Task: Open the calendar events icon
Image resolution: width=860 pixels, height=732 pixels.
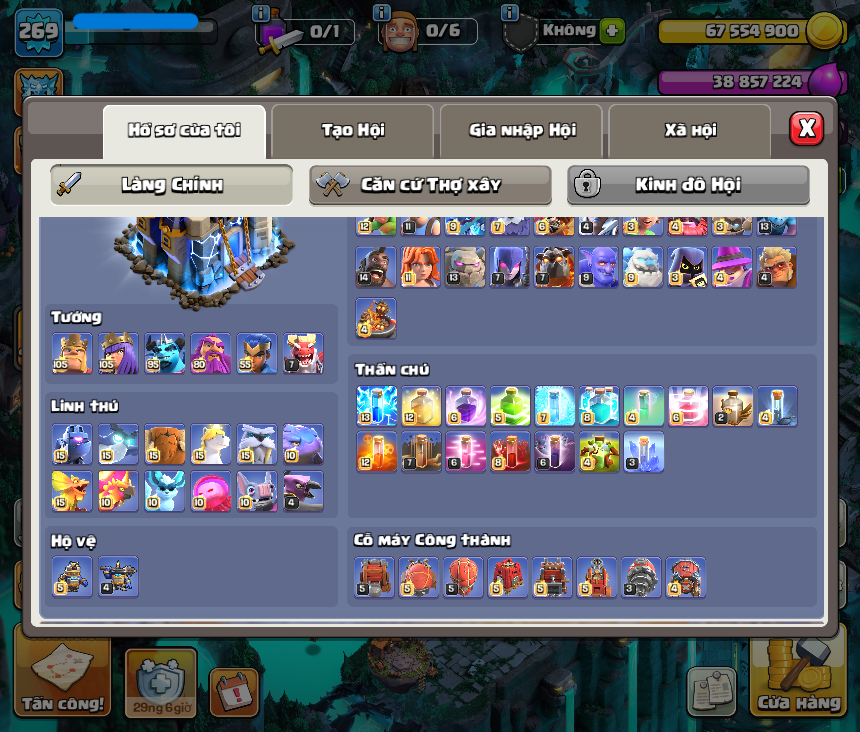Action: pos(233,691)
